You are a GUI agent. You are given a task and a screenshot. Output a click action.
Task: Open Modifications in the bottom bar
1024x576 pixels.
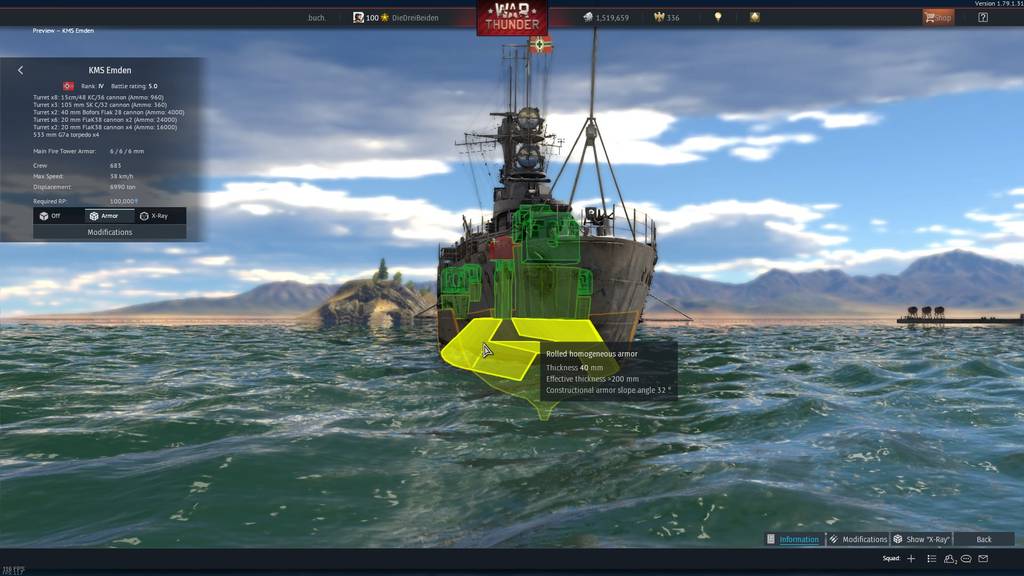(x=858, y=539)
